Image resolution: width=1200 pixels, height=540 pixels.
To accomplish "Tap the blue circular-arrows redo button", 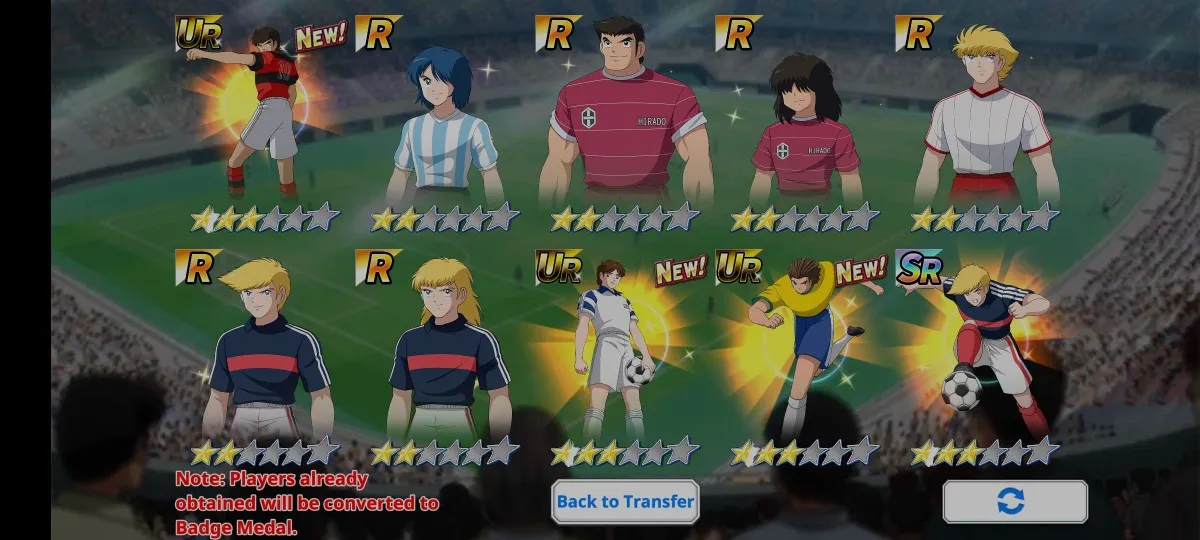I will click(x=1014, y=502).
